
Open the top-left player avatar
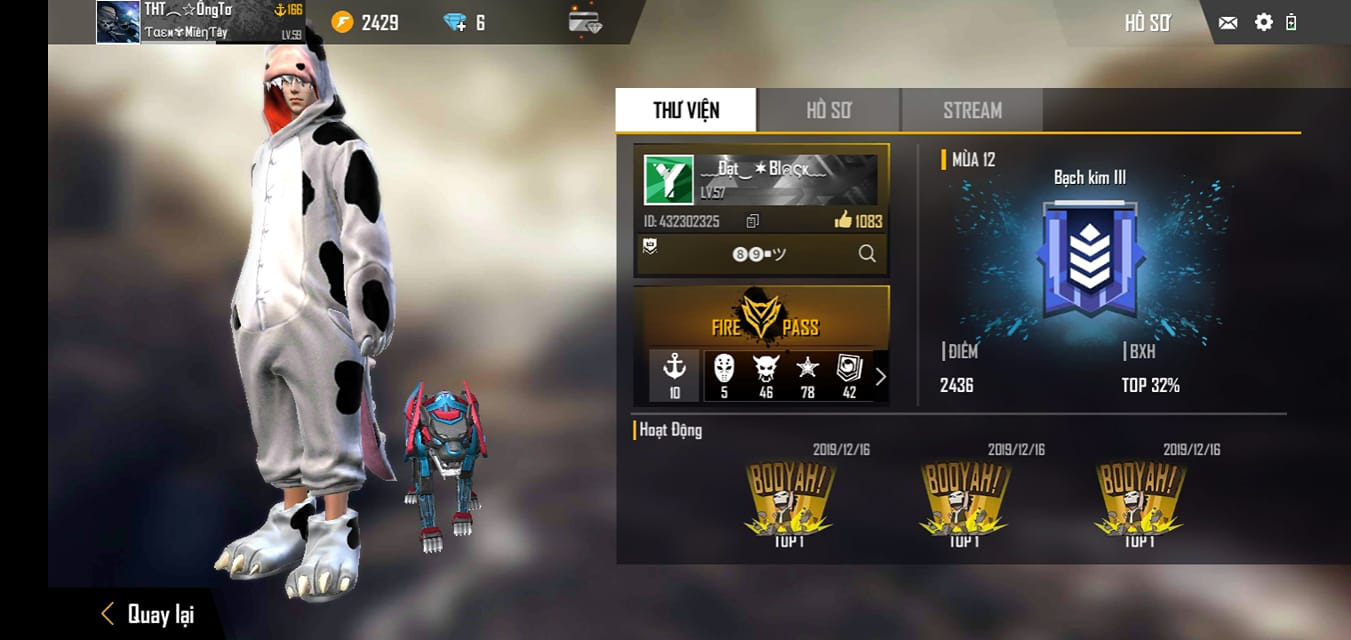pos(118,22)
